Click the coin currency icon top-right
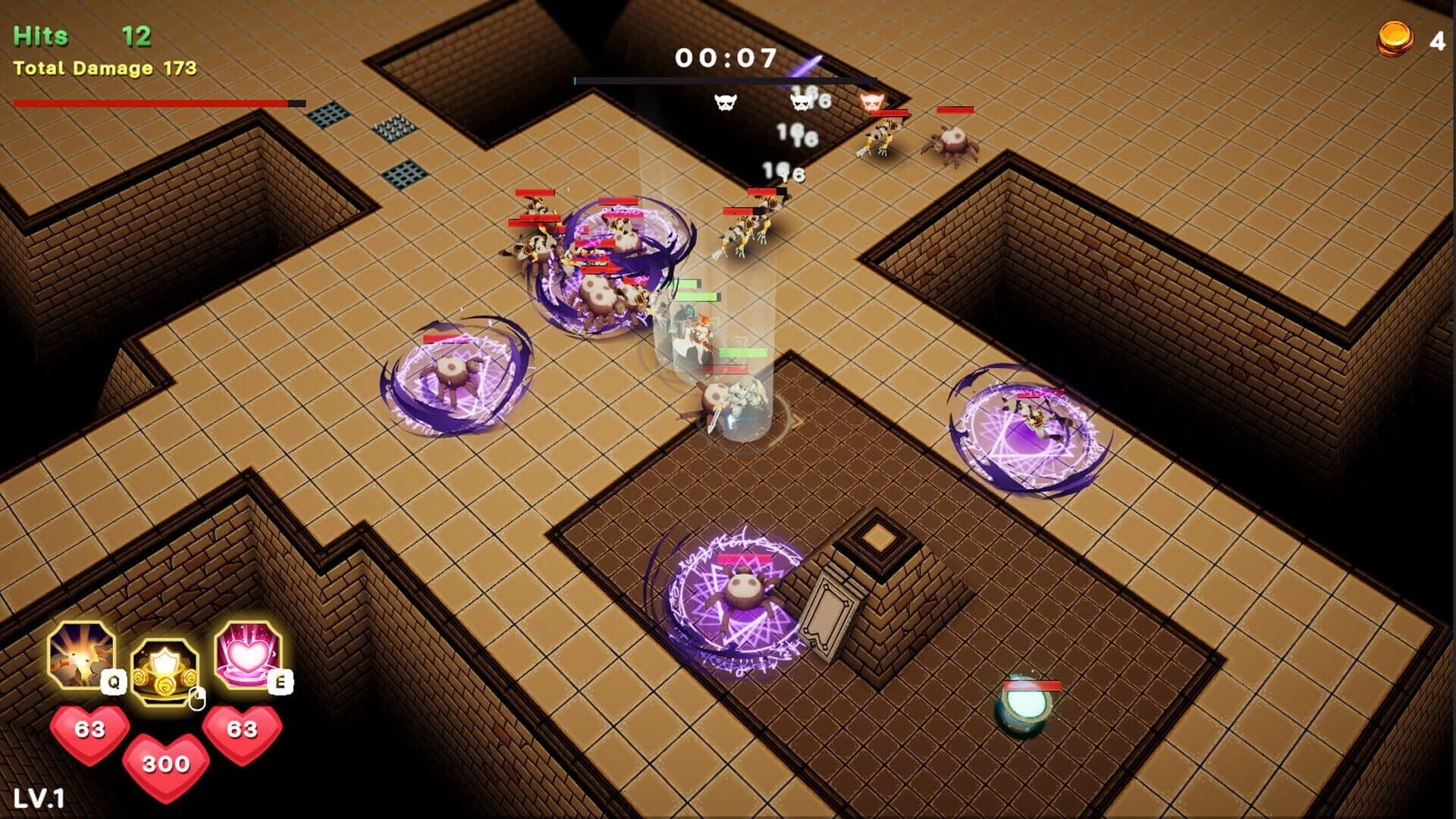The height and width of the screenshot is (819, 1456). click(x=1395, y=36)
